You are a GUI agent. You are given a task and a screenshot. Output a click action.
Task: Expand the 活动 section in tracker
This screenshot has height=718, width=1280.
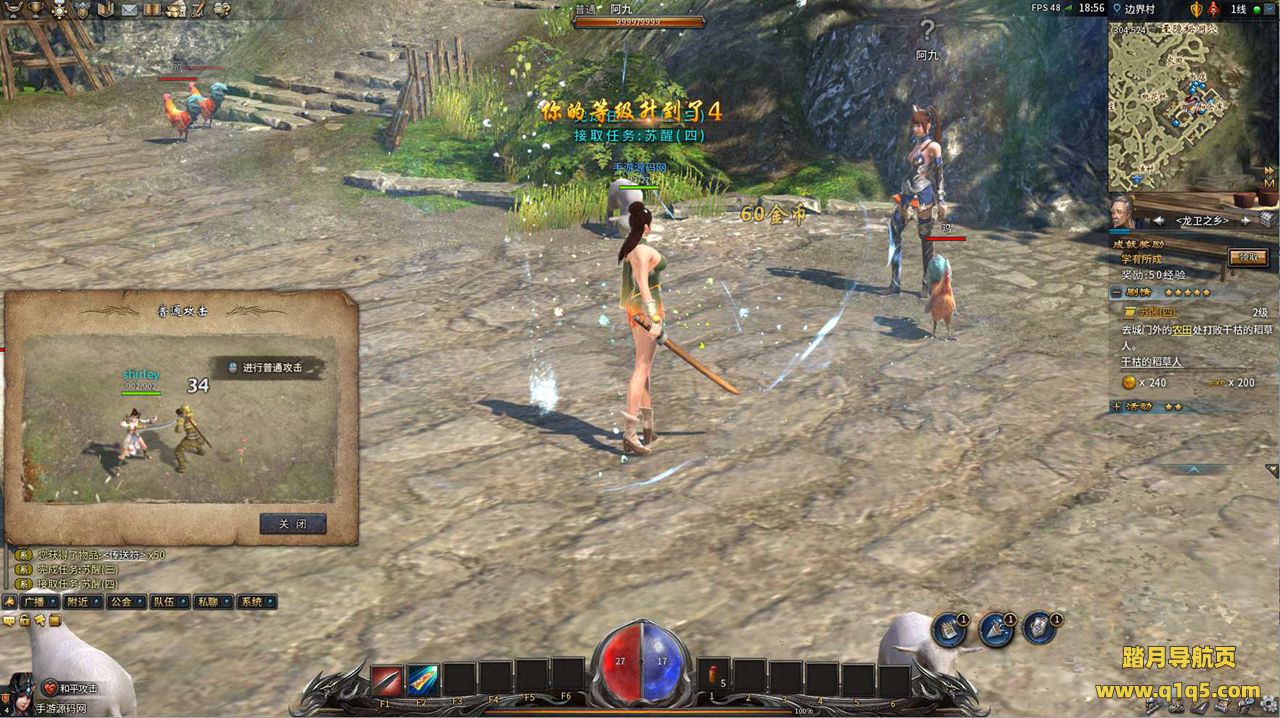pyautogui.click(x=1116, y=407)
